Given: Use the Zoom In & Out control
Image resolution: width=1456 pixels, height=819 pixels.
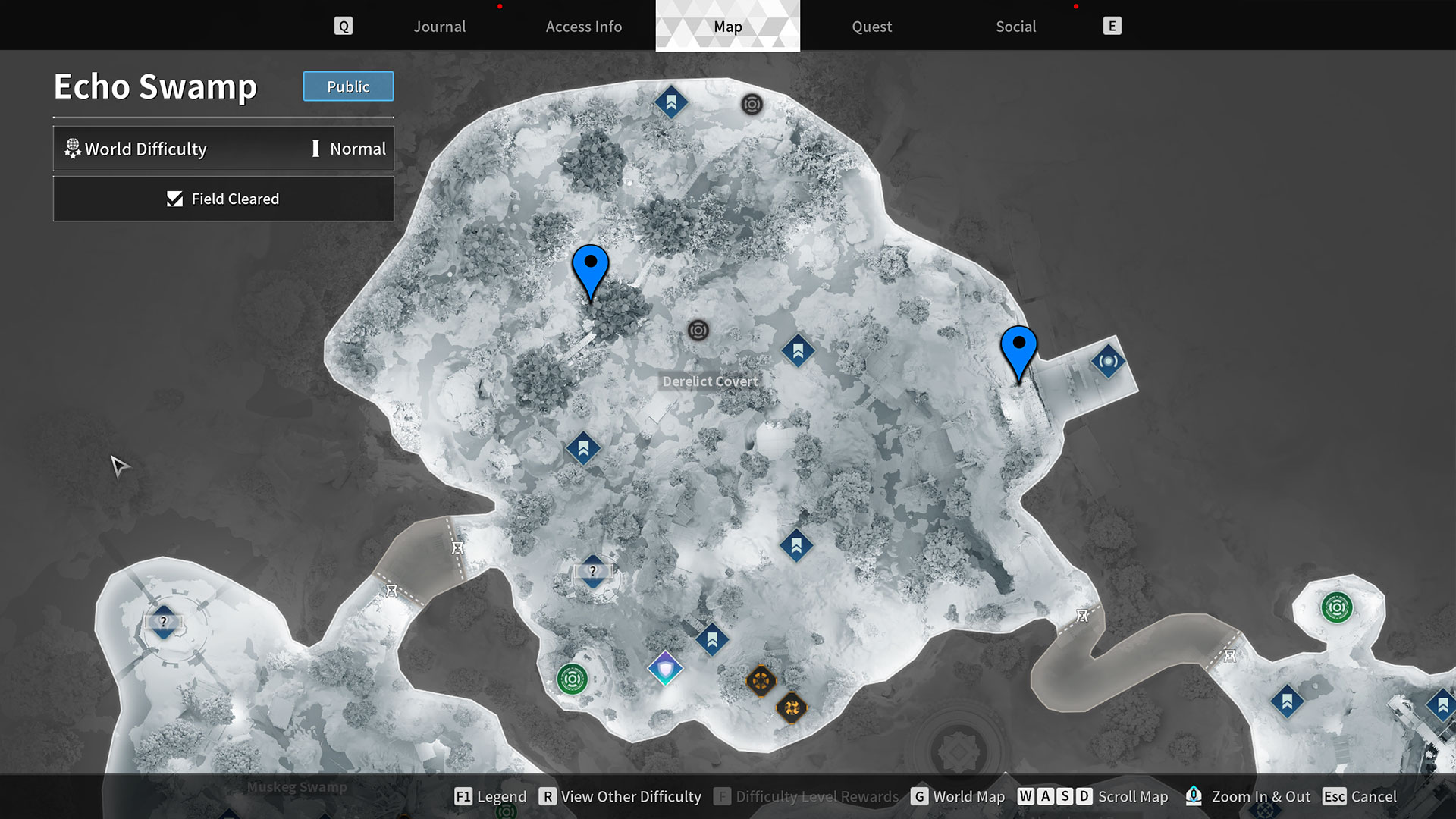Looking at the screenshot, I should point(1261,796).
